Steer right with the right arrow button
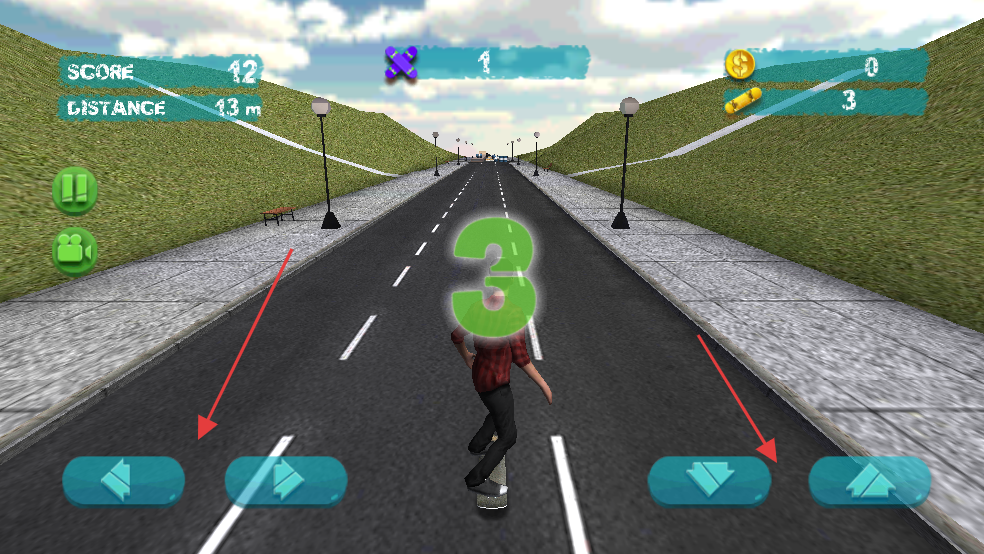This screenshot has width=984, height=554. pyautogui.click(x=286, y=481)
